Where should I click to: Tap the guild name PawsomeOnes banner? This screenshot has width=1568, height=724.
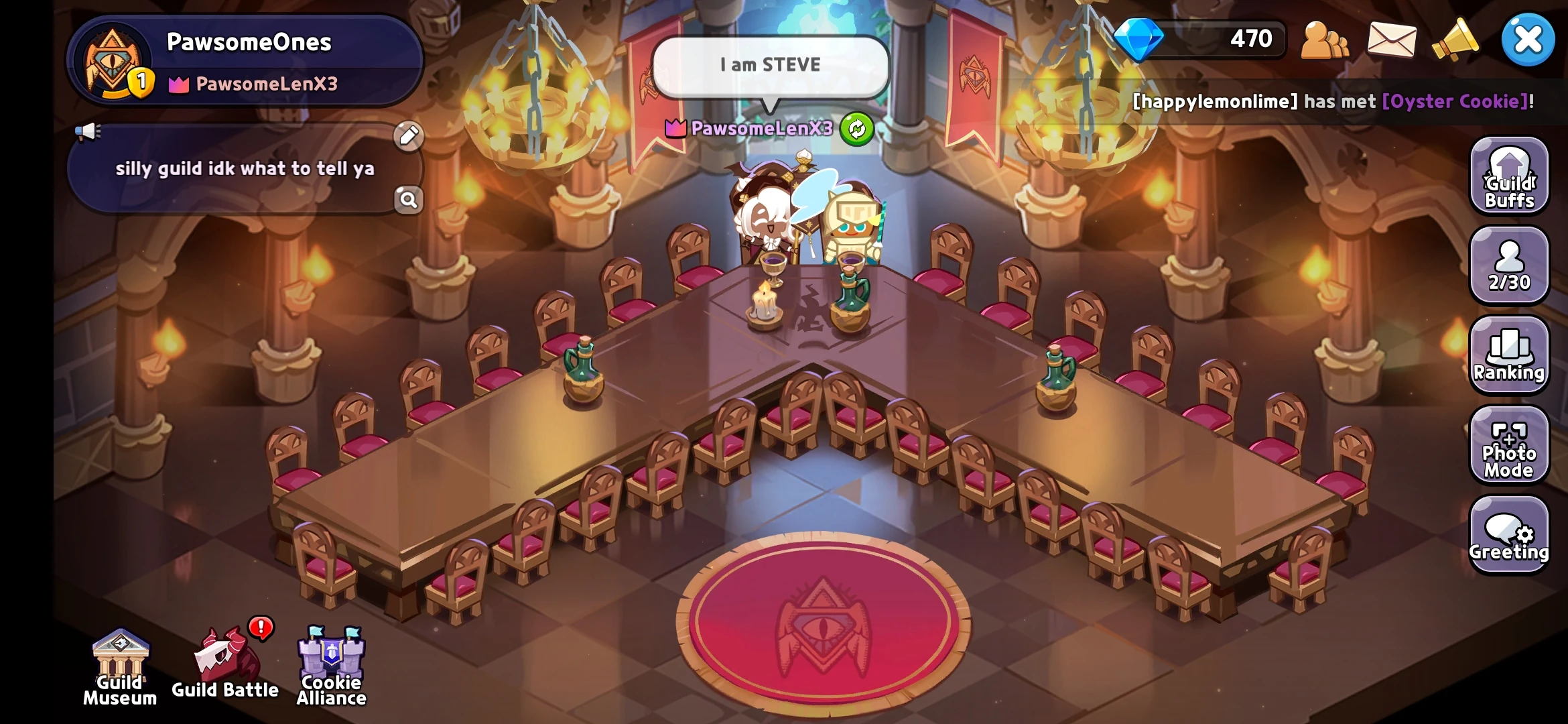pos(248,42)
